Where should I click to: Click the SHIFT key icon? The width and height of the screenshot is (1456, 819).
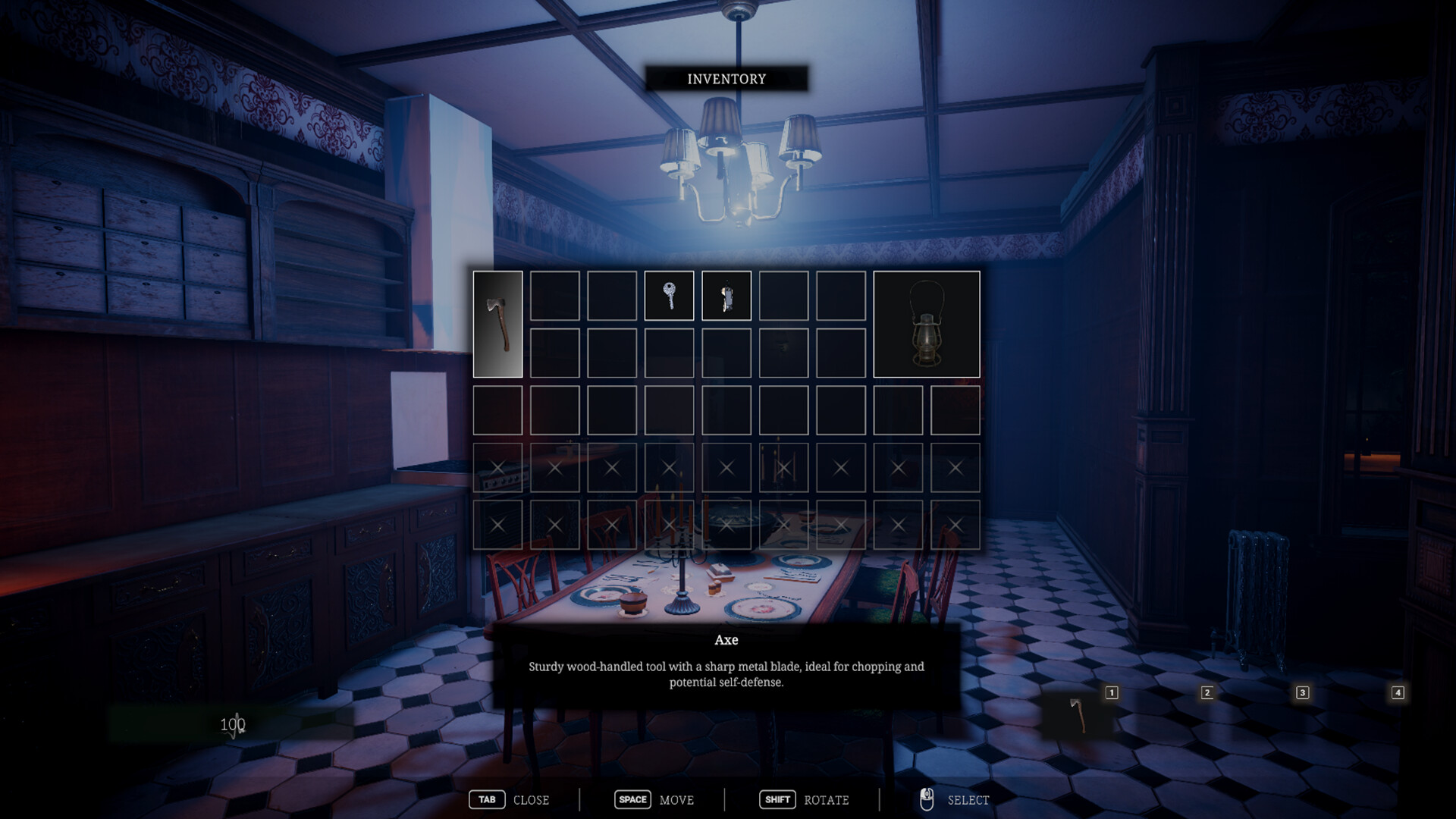777,799
